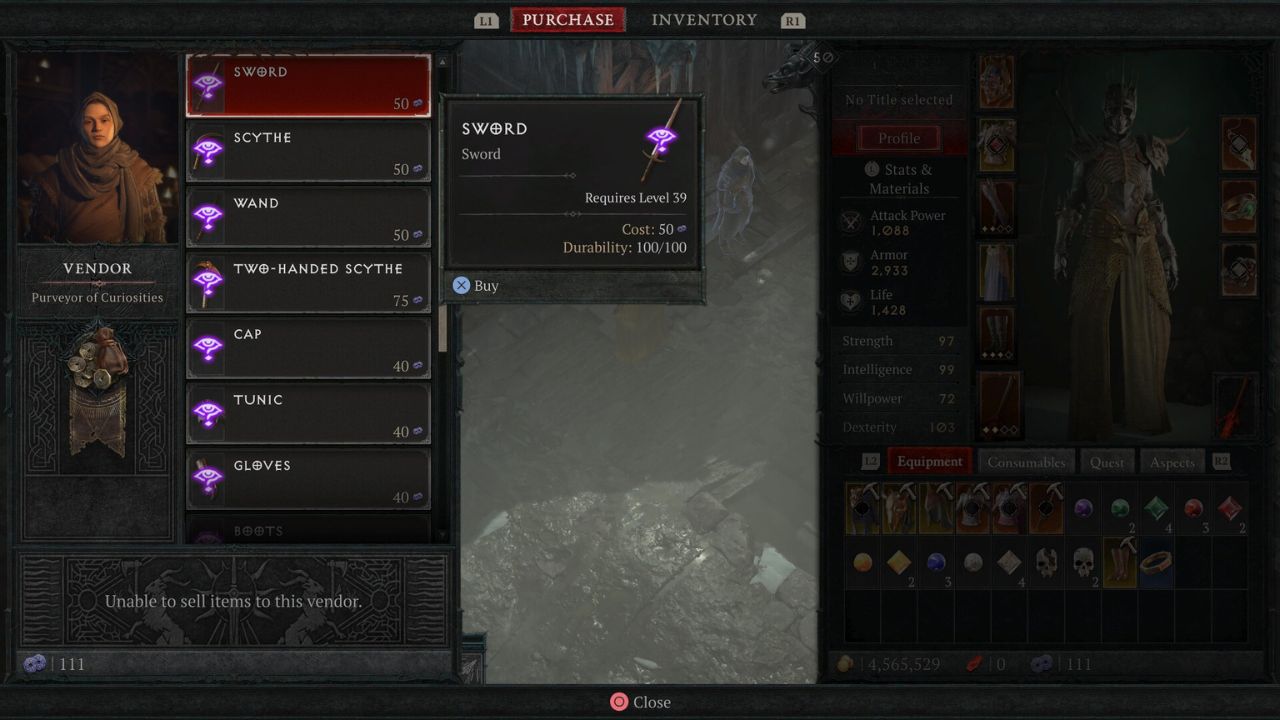1280x720 pixels.
Task: Click the vendor list scrollbar
Action: (440, 330)
